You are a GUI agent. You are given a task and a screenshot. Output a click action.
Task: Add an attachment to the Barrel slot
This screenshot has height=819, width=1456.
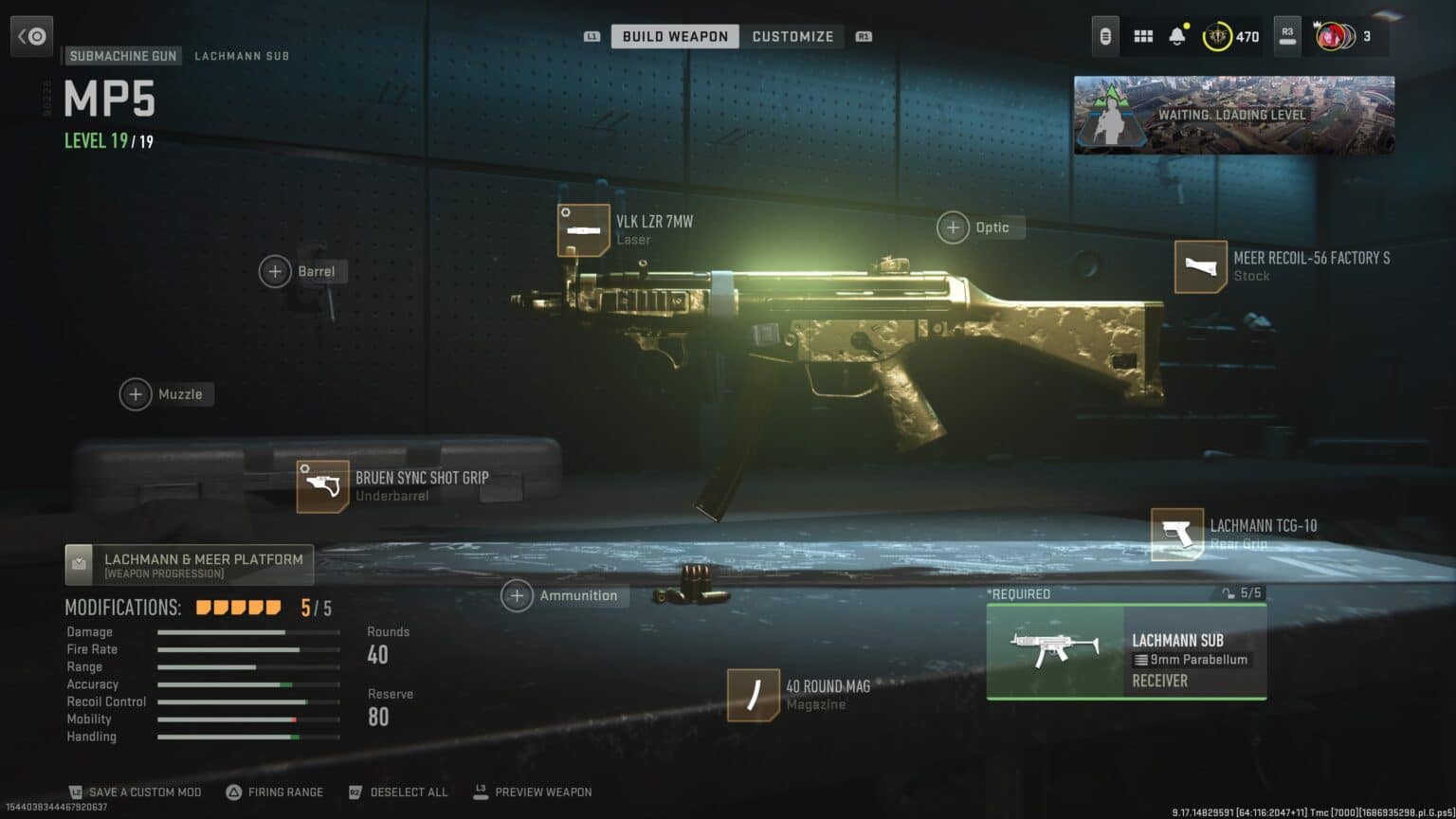pos(275,271)
